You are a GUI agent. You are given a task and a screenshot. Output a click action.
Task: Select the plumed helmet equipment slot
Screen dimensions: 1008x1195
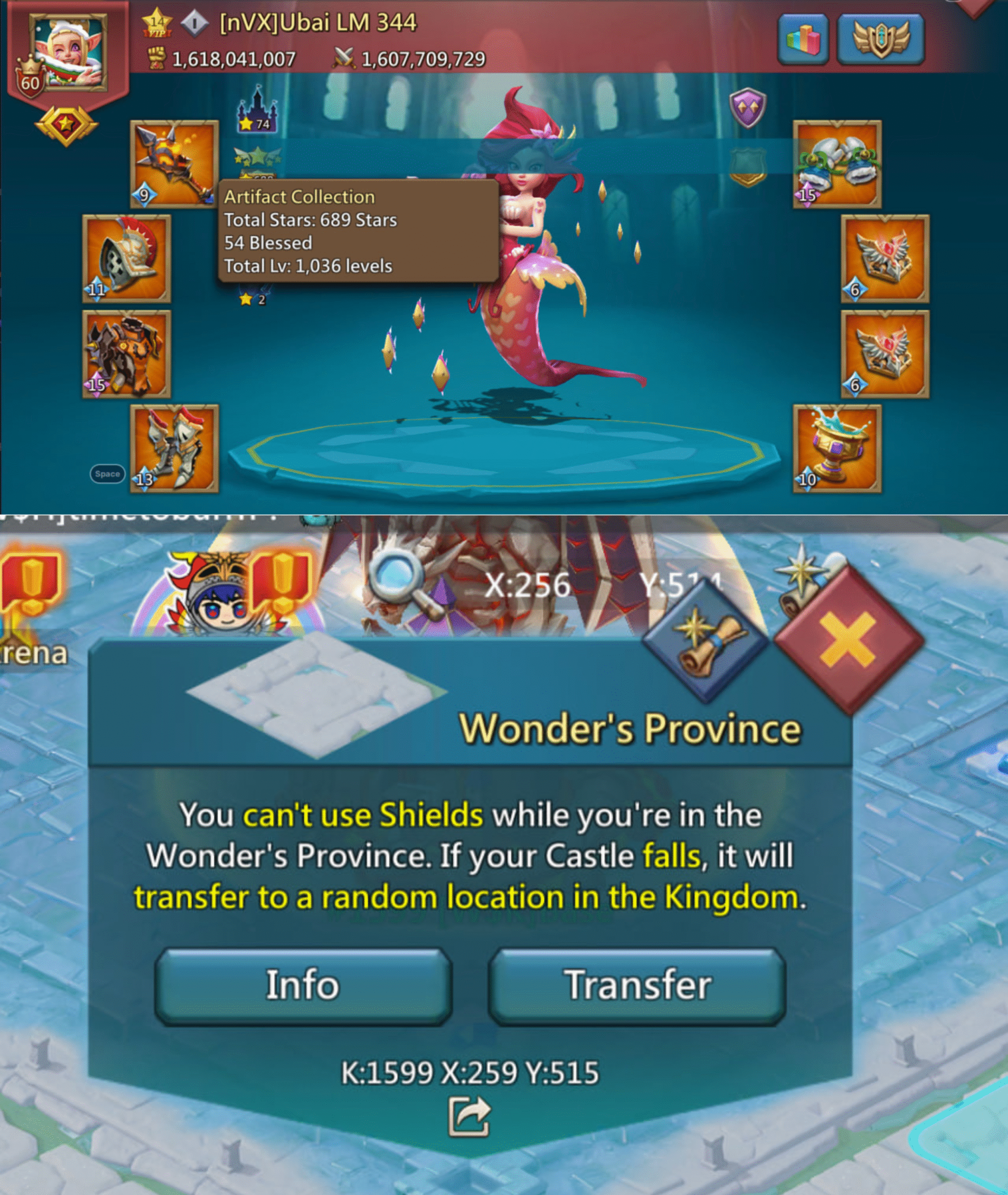pos(126,258)
